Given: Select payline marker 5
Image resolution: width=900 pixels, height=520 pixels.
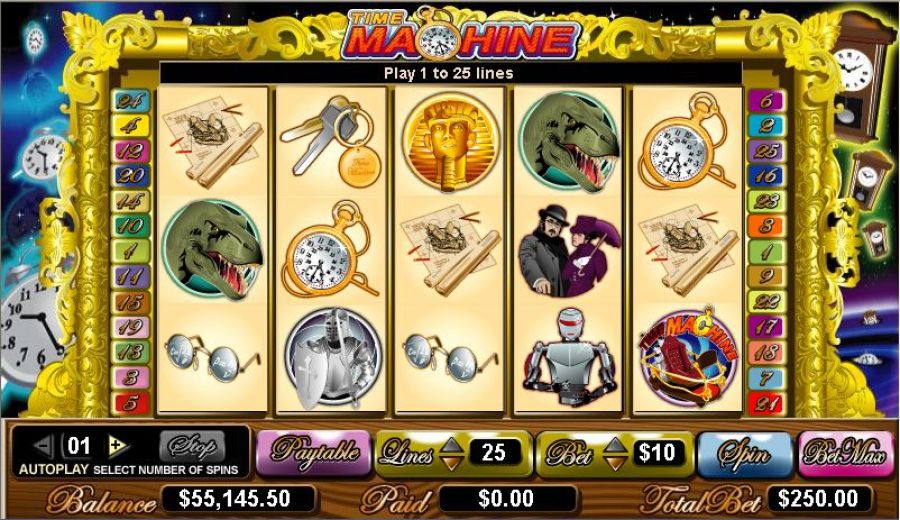Looking at the screenshot, I should tap(130, 402).
